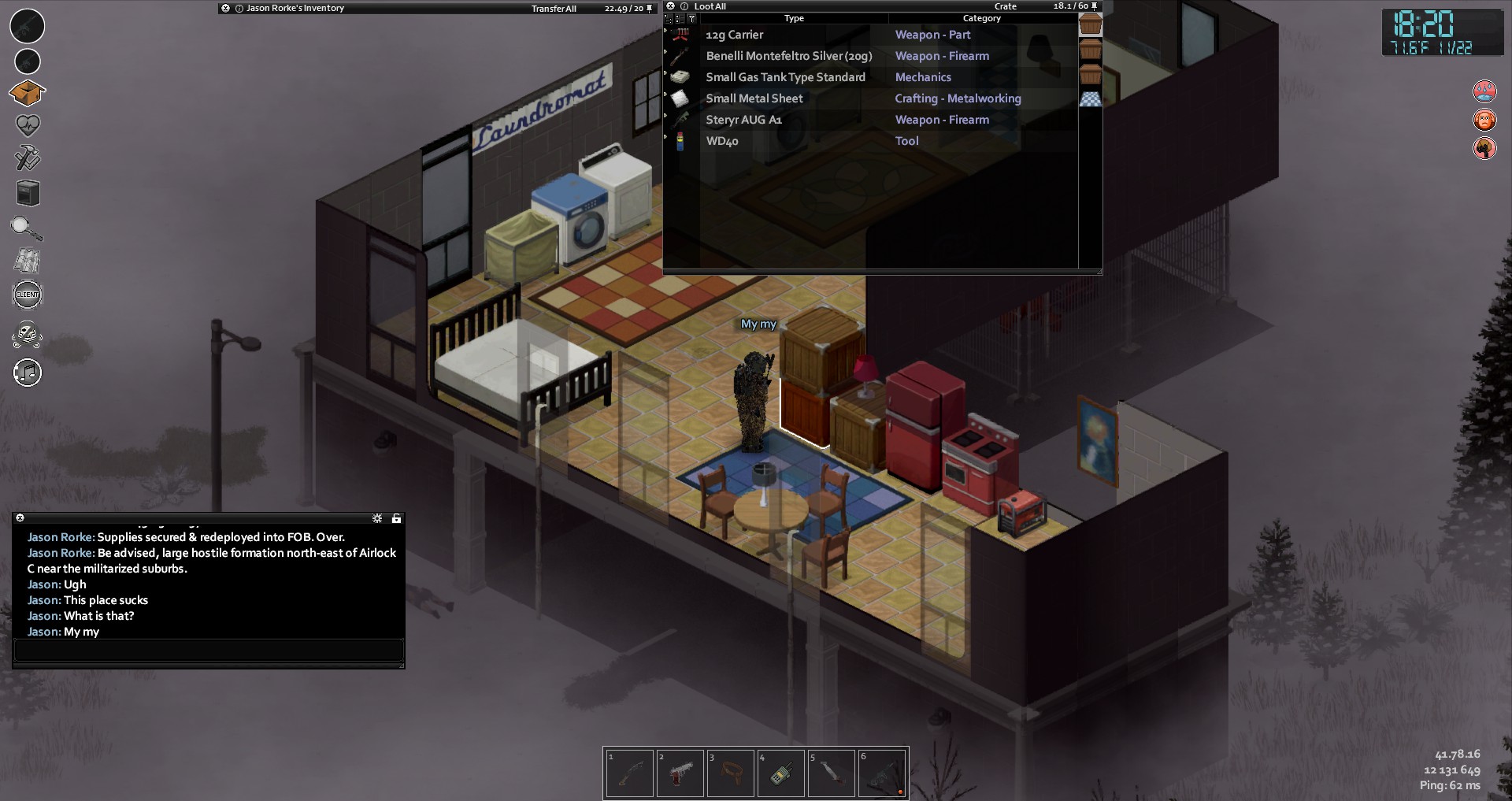Close the crate loot window

(671, 6)
